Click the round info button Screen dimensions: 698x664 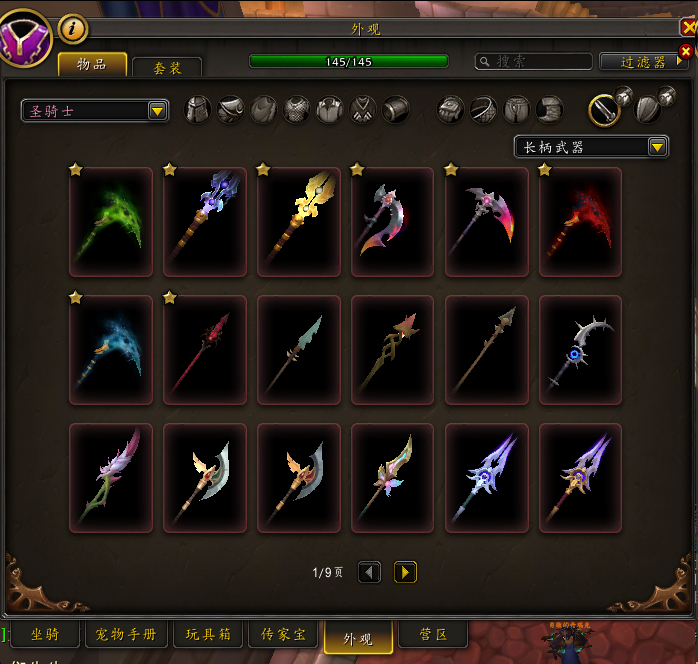pos(73,29)
